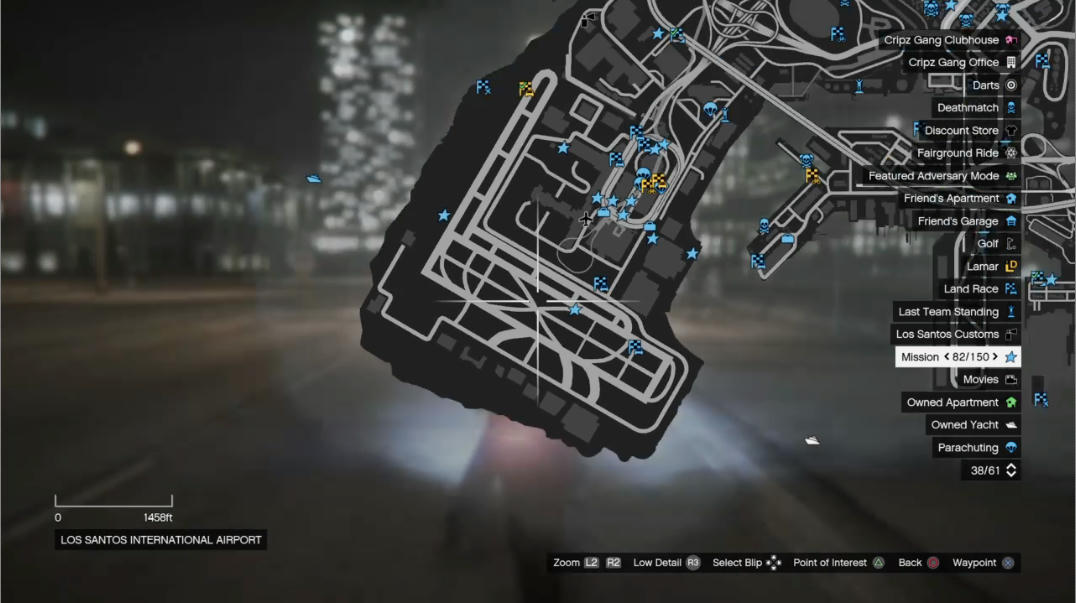Image resolution: width=1076 pixels, height=603 pixels.
Task: Select the Golf legend entry
Action: 995,244
